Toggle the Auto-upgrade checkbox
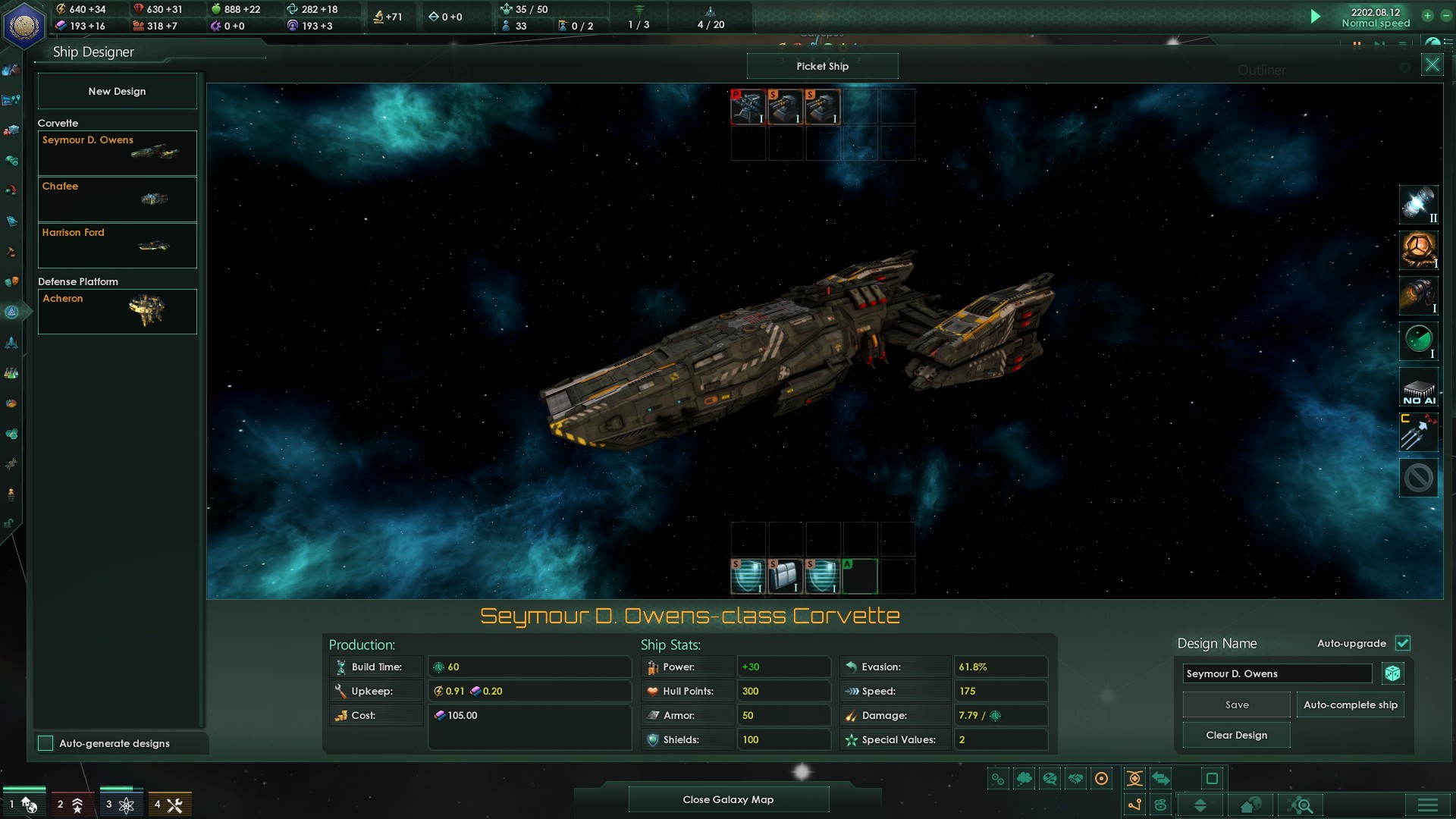 coord(1403,643)
